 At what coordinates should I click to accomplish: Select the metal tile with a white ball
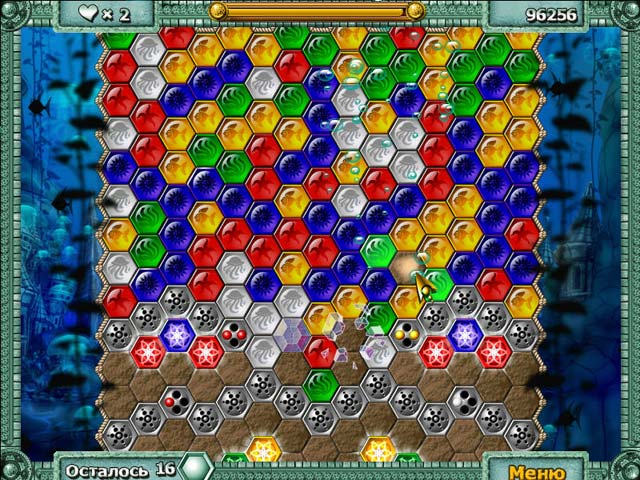coord(464,401)
